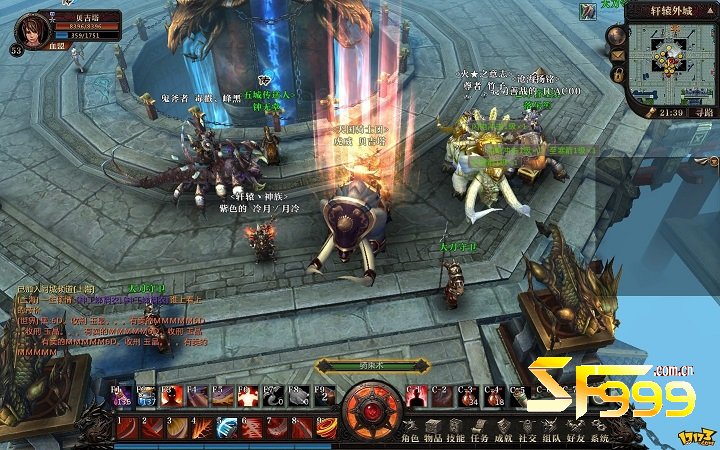Activate the spiral skill in slot 9
Image resolution: width=720 pixels, height=450 pixels.
pos(327,428)
